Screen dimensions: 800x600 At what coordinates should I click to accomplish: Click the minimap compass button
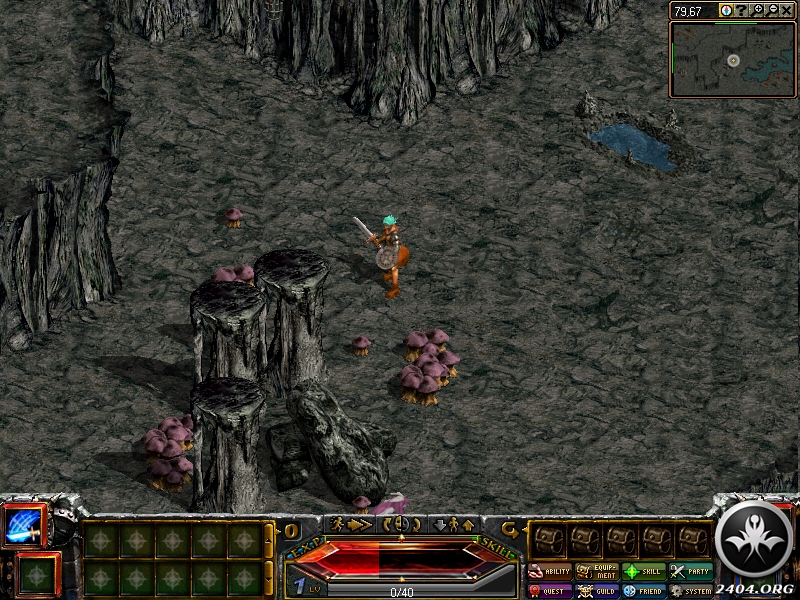726,10
